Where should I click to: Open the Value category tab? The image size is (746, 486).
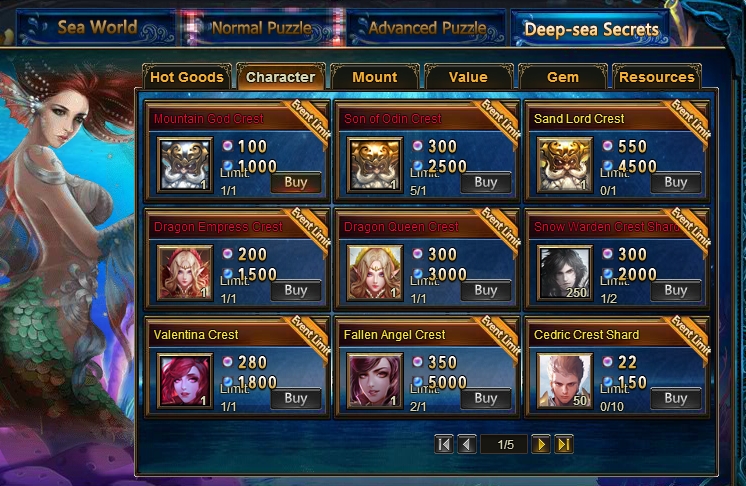point(468,77)
